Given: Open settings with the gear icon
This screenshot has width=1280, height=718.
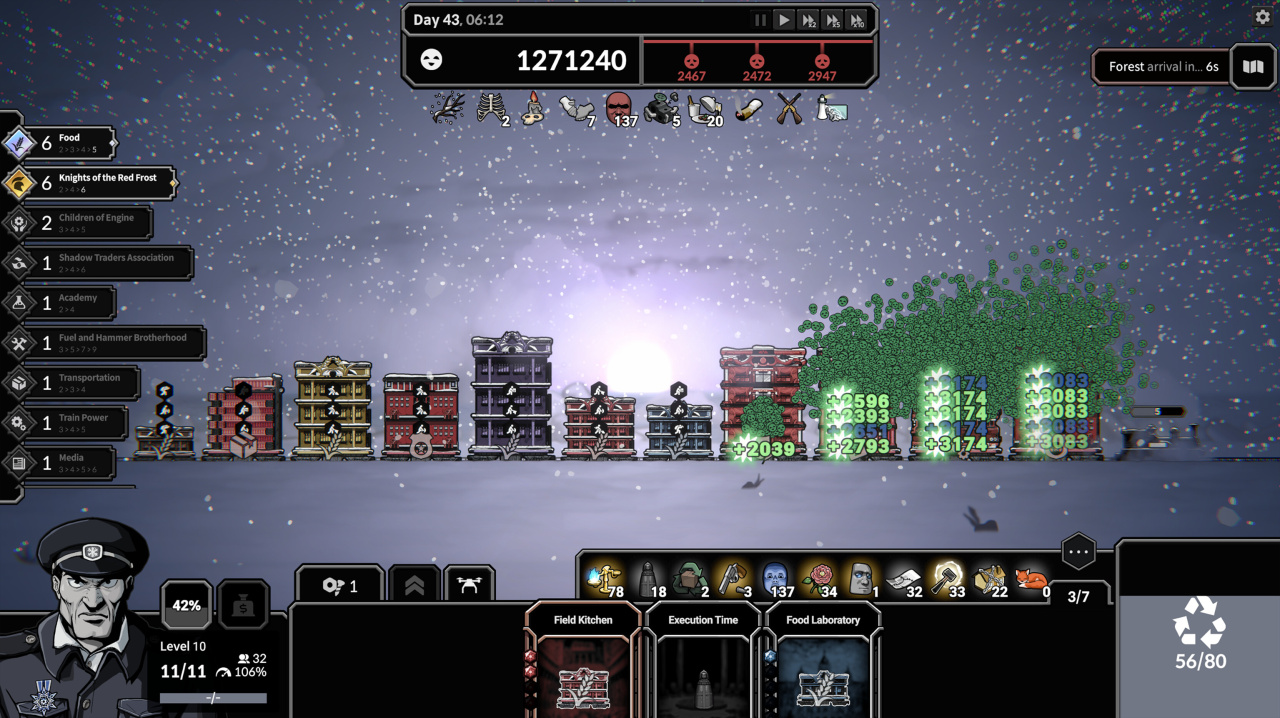Looking at the screenshot, I should [1262, 17].
